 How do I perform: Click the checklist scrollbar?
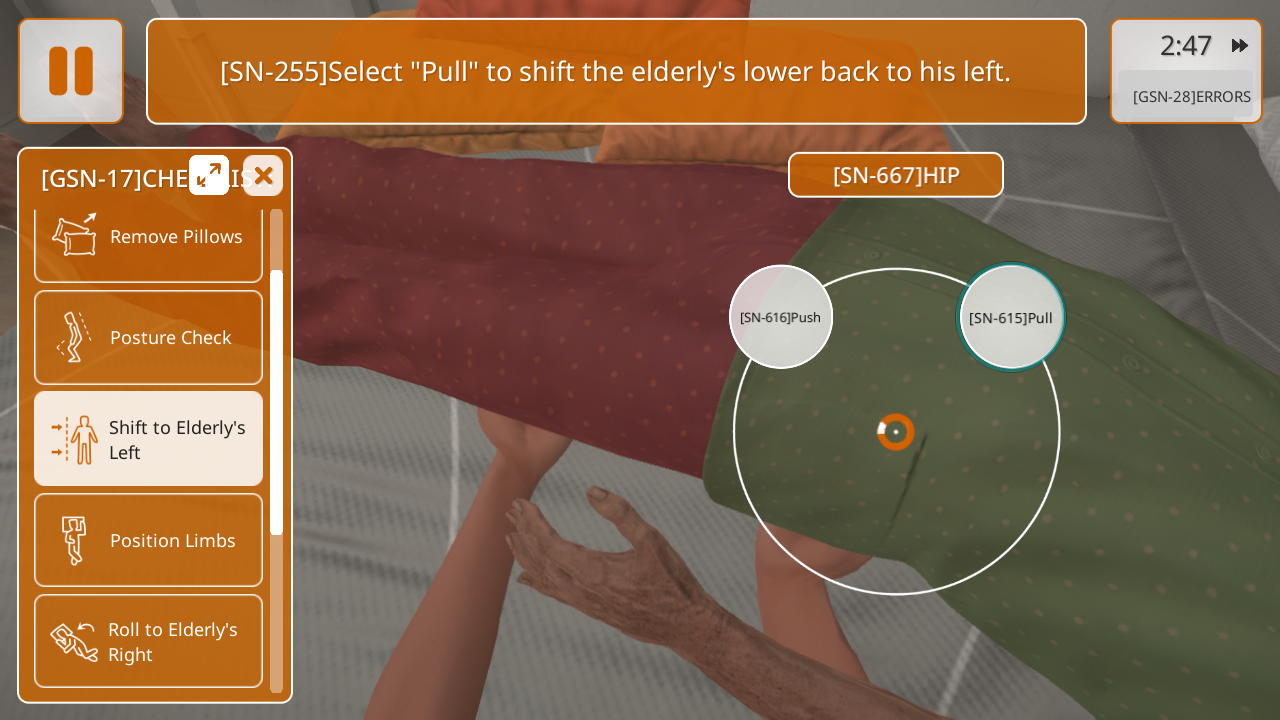pyautogui.click(x=276, y=400)
